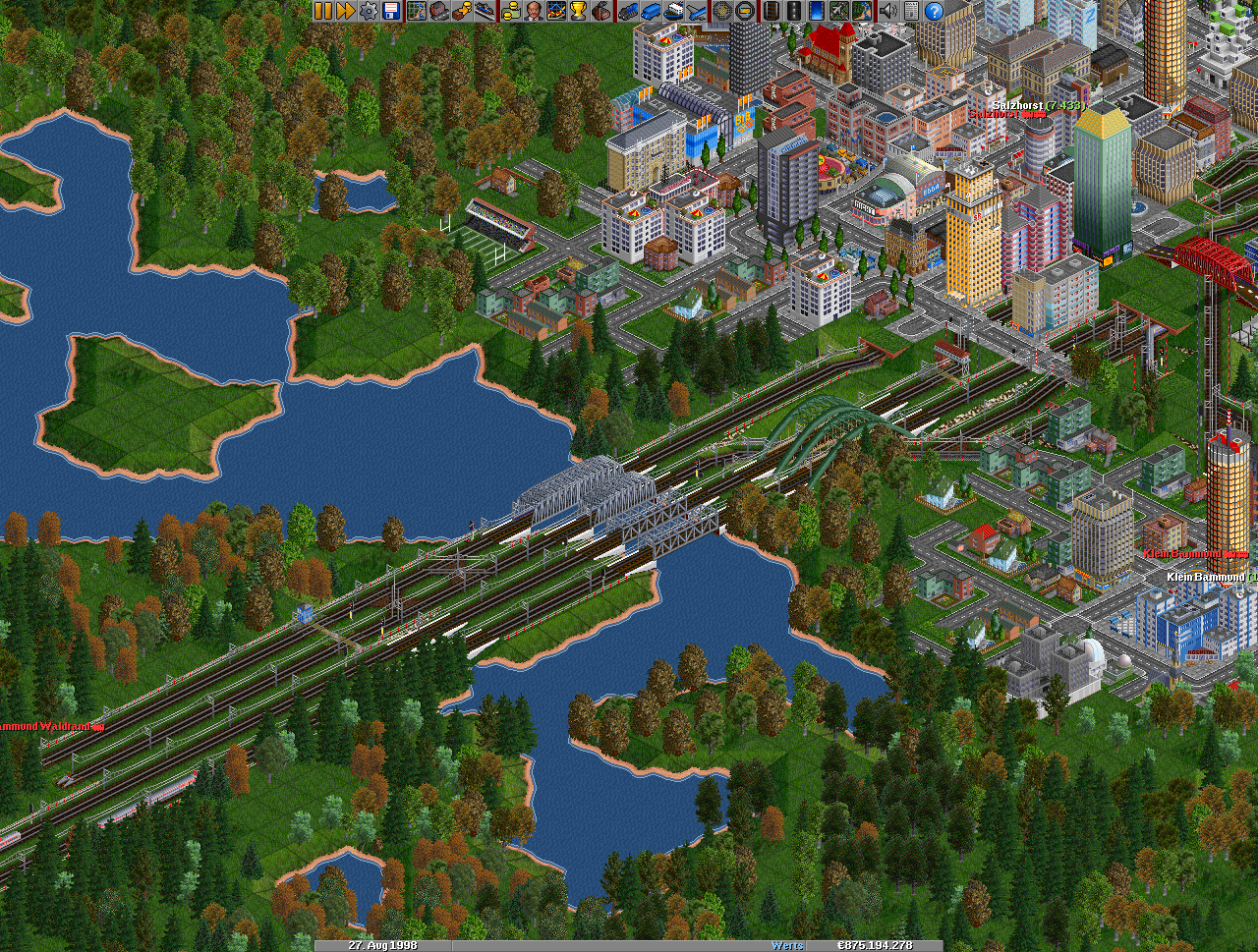Show the road vehicles list

click(651, 11)
